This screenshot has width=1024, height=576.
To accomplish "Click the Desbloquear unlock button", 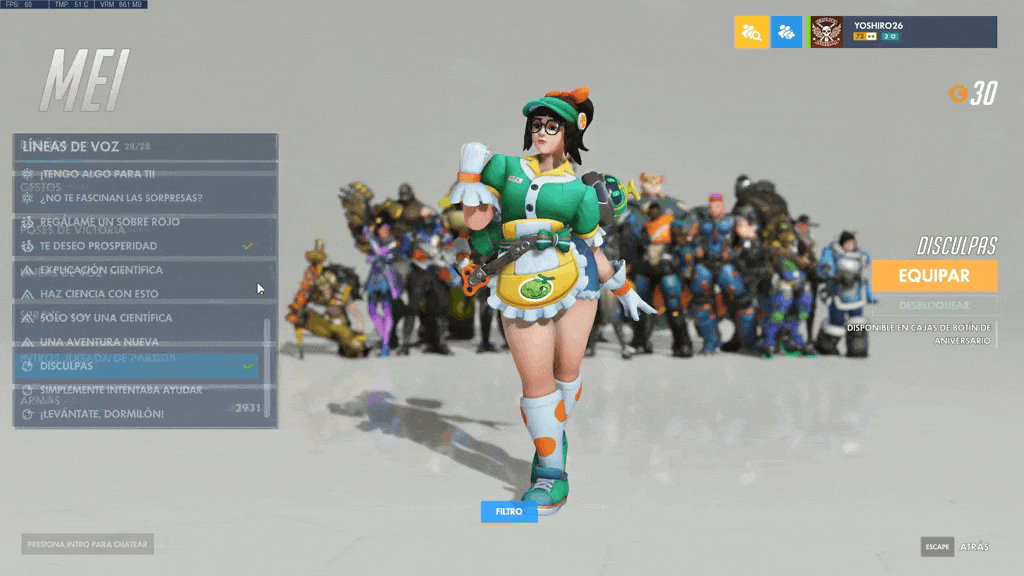I will [934, 305].
